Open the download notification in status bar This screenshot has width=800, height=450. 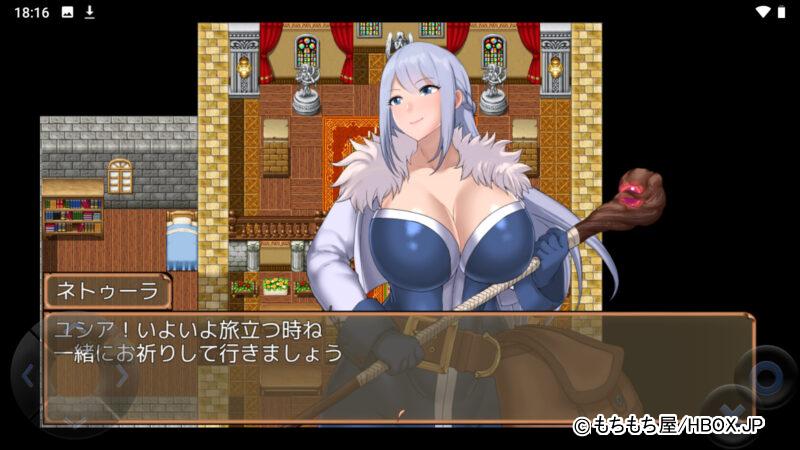(x=89, y=12)
